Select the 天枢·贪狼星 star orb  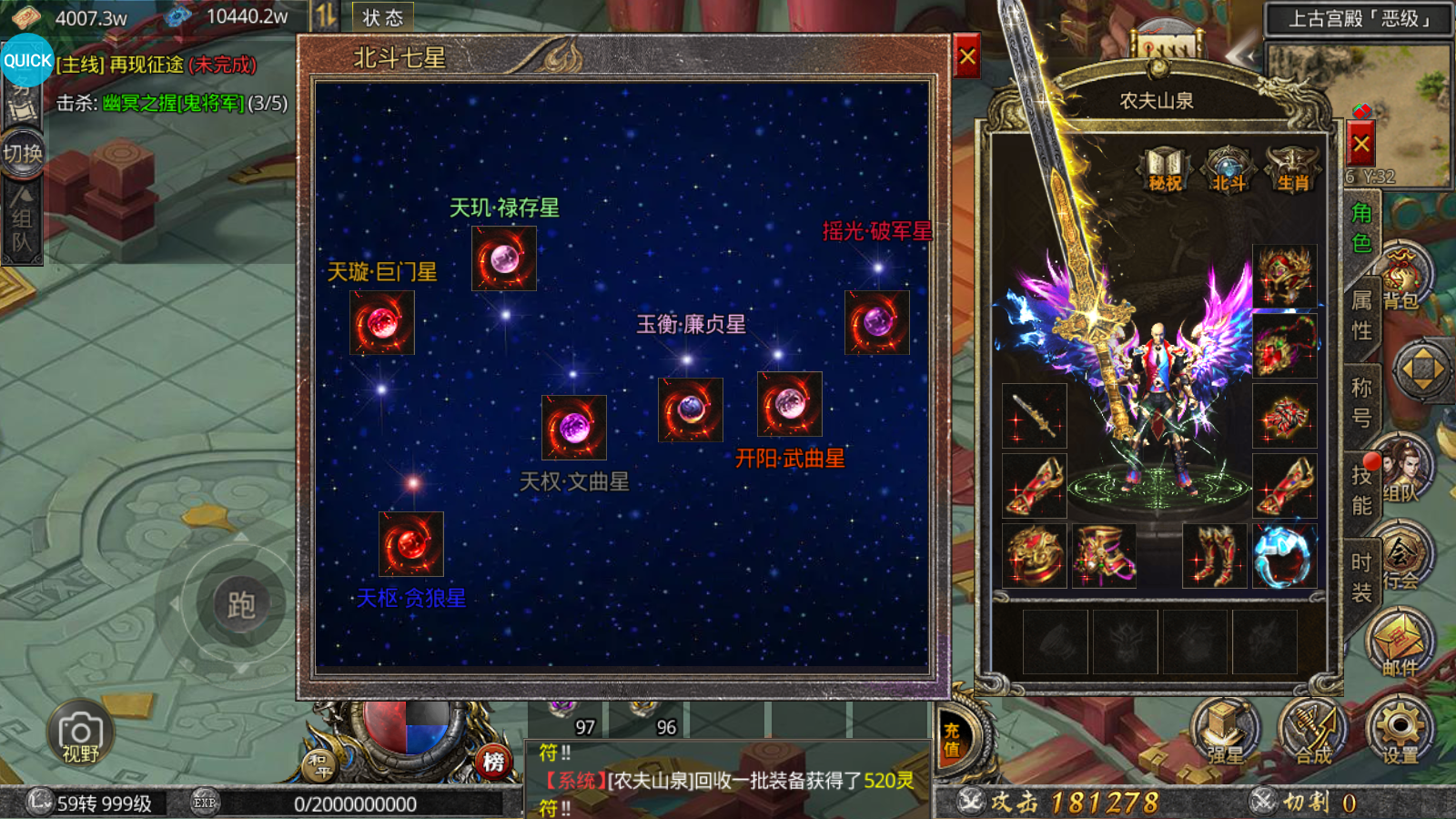click(411, 543)
